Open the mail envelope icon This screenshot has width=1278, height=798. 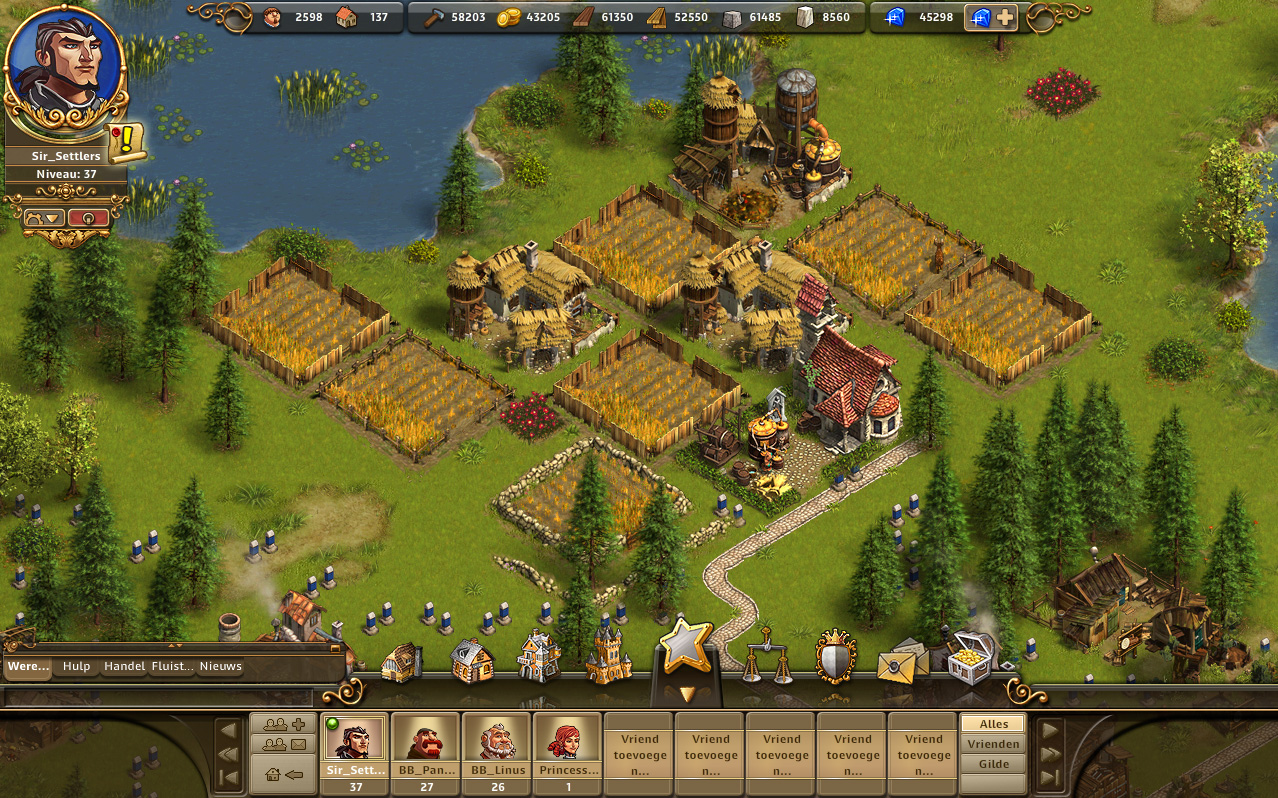(x=899, y=662)
